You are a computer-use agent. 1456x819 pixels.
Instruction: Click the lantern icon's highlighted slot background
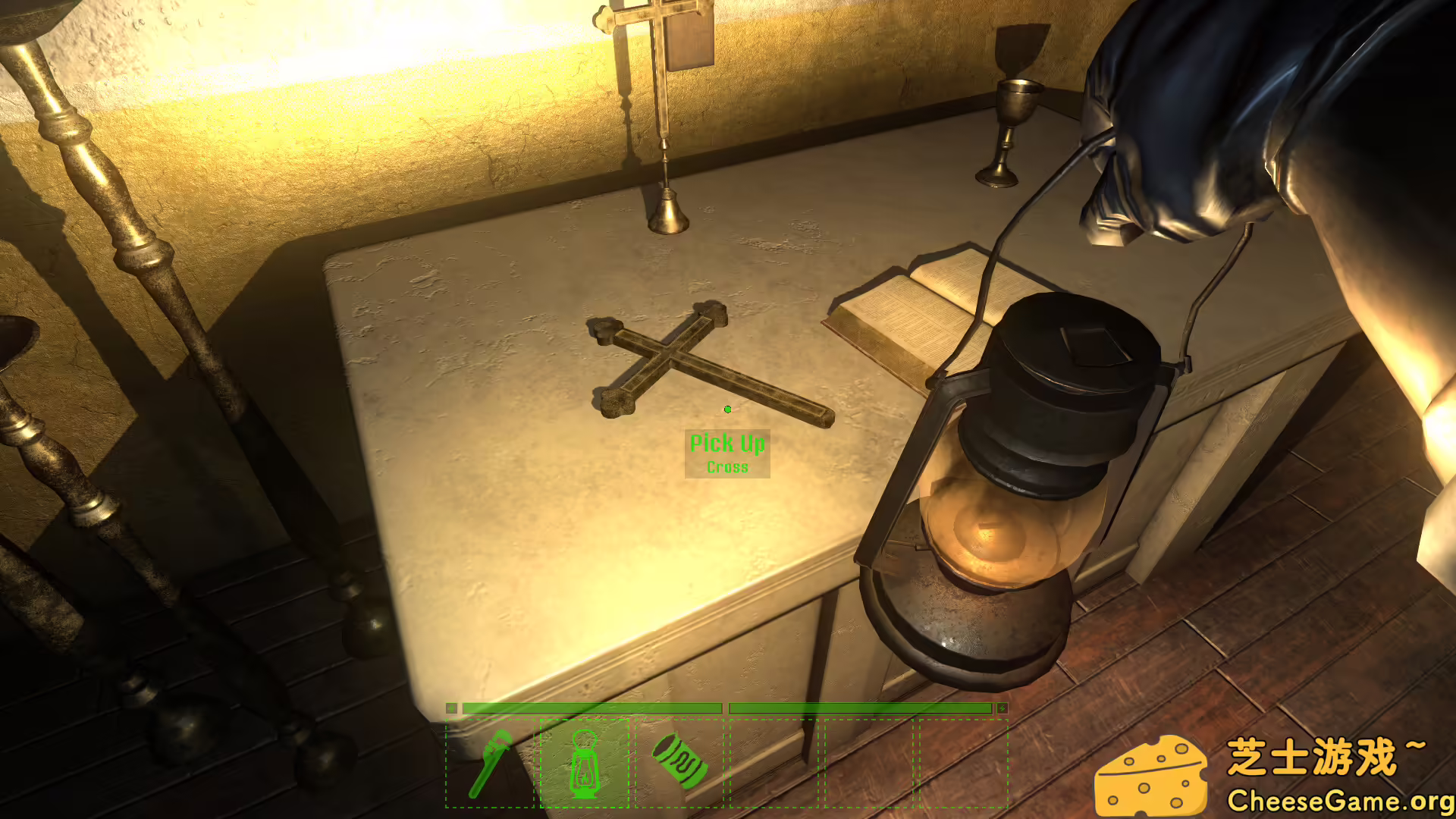[584, 766]
